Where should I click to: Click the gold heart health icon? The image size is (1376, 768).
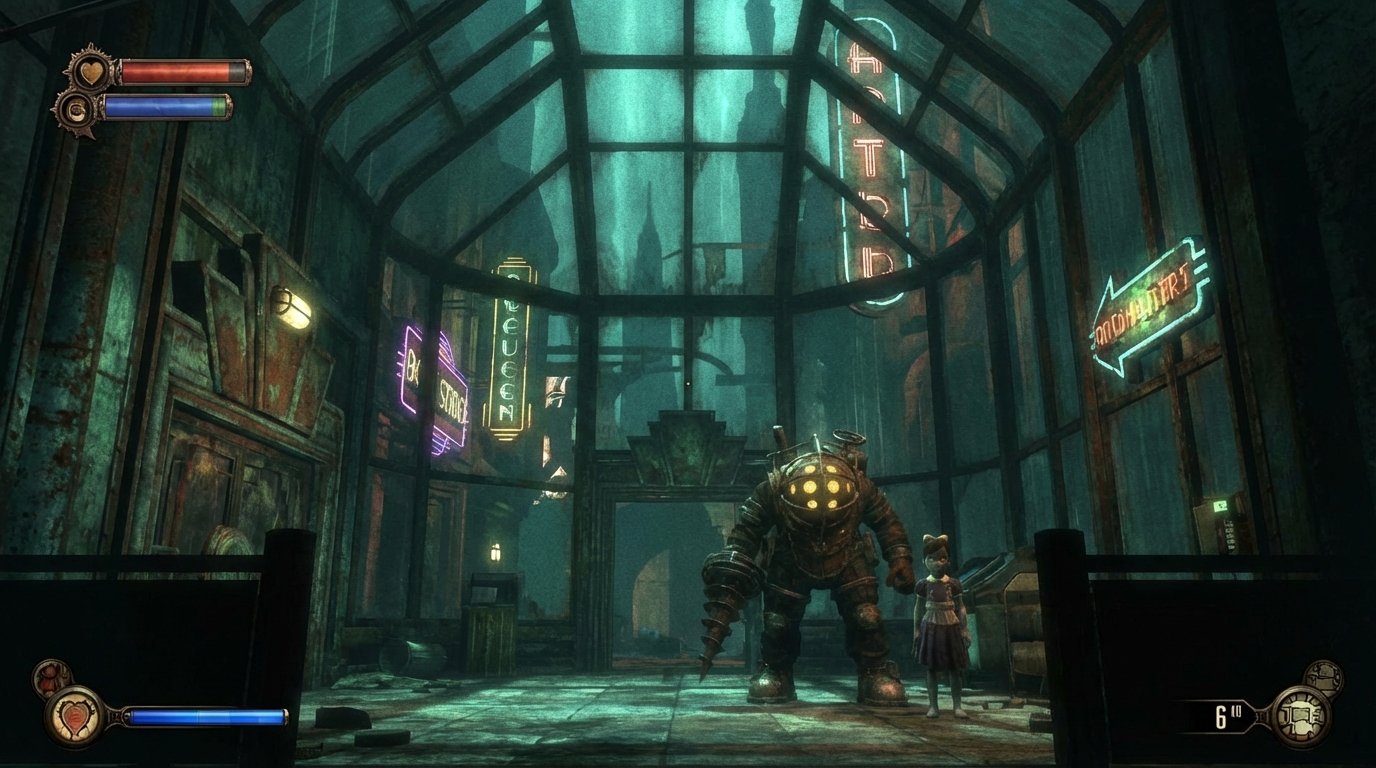pos(91,71)
